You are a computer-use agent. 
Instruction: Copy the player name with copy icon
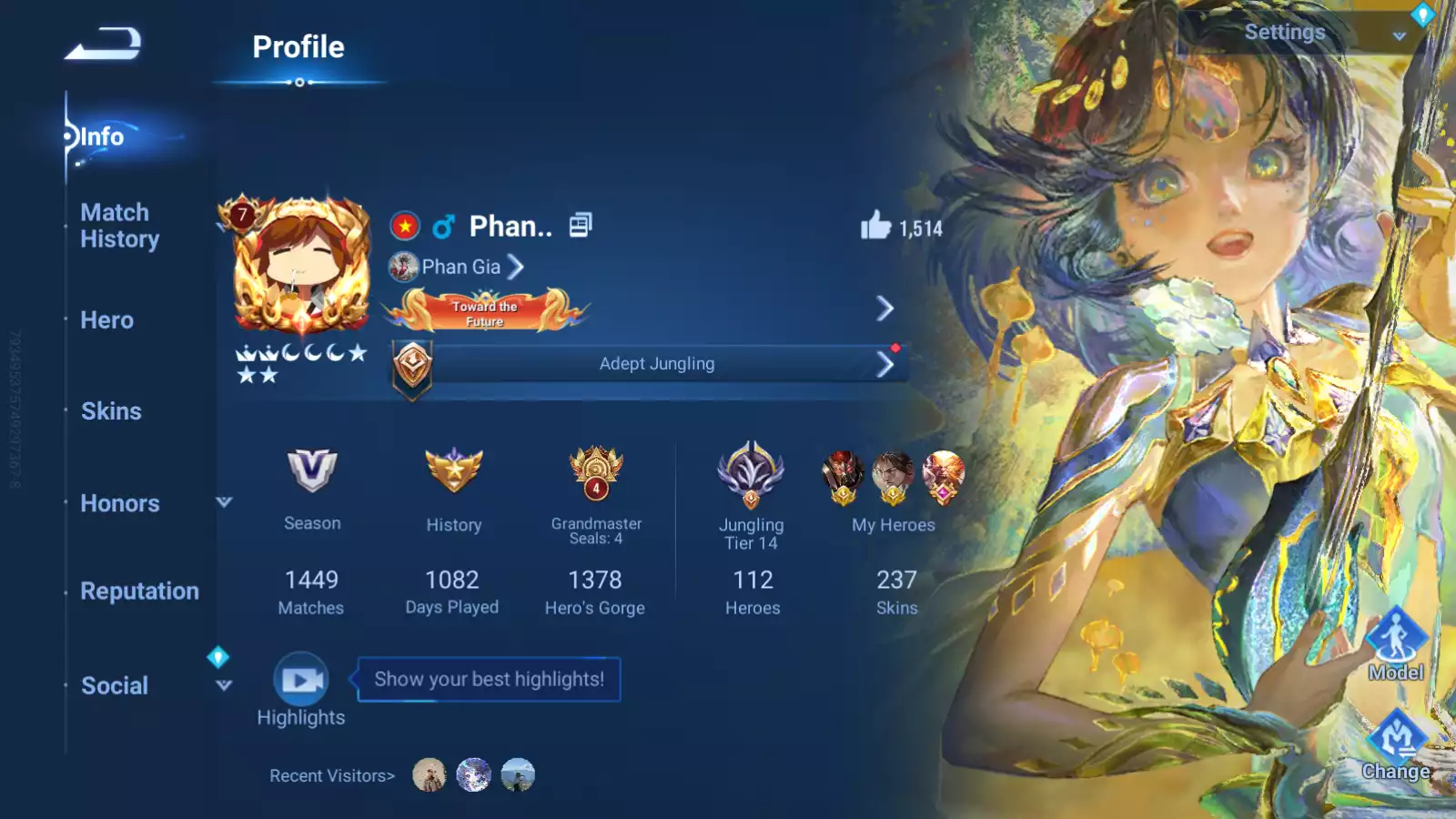[x=581, y=225]
